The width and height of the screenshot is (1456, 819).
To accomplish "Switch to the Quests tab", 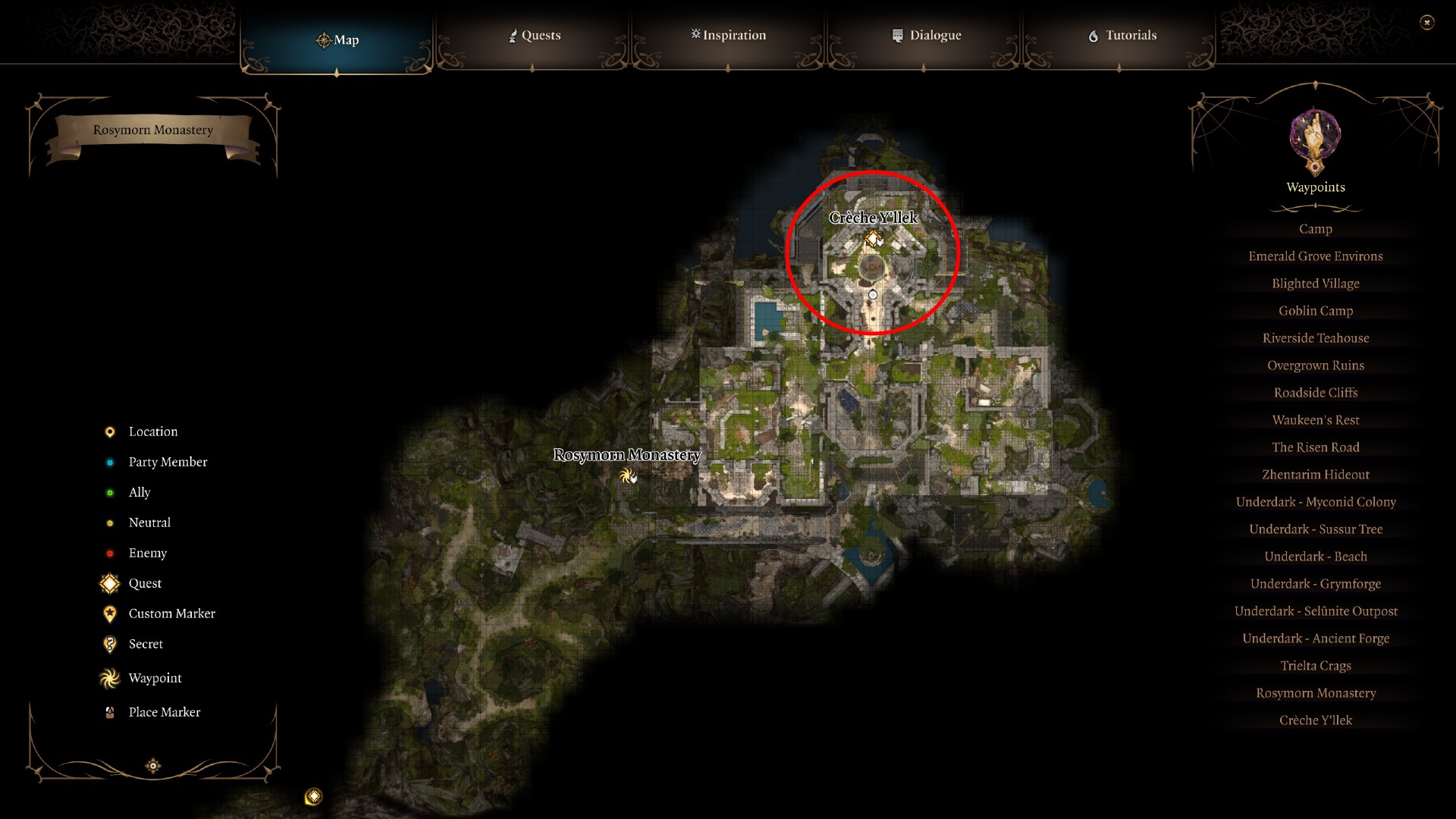I will coord(535,35).
